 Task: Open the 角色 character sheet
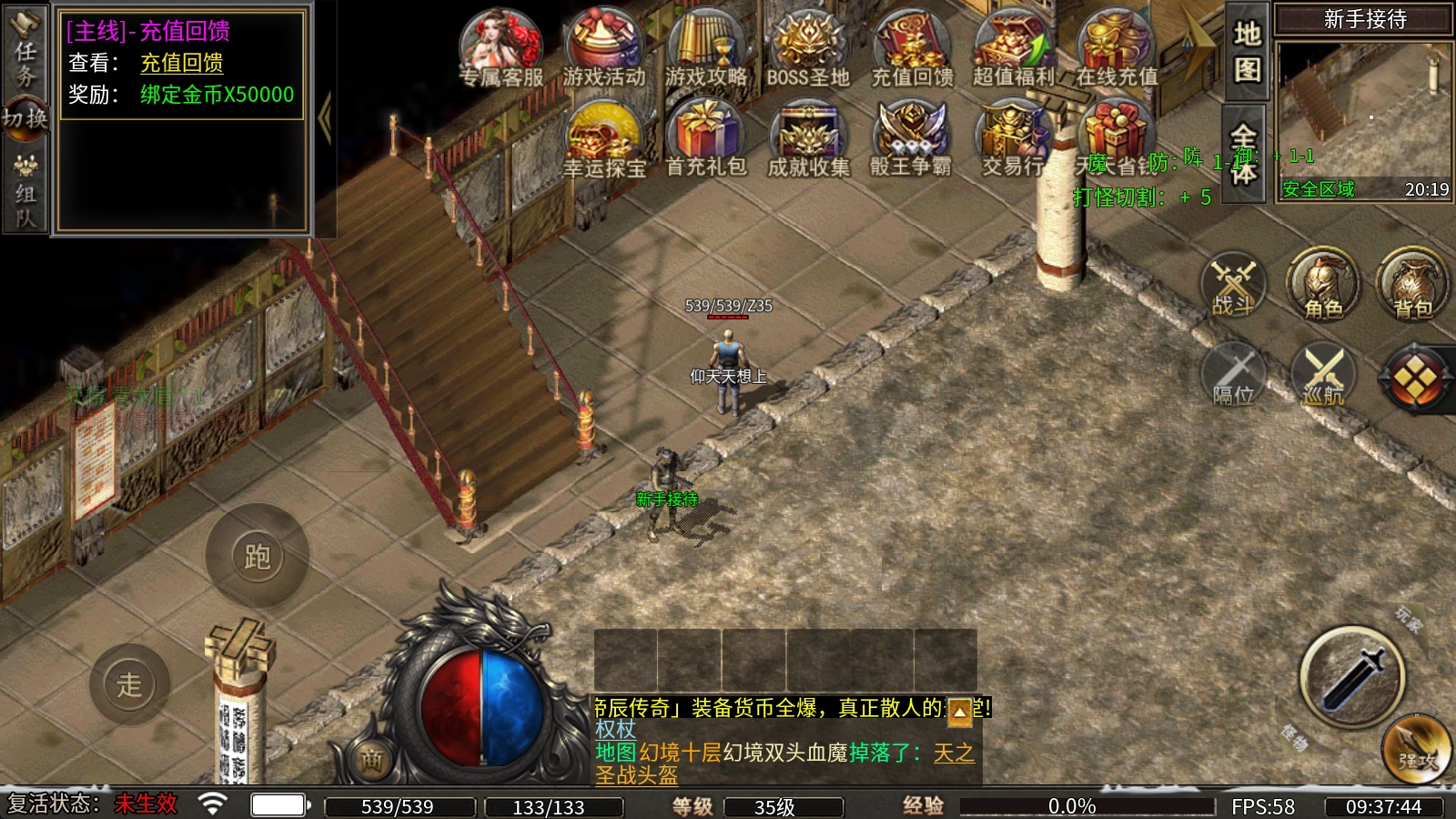[1322, 284]
